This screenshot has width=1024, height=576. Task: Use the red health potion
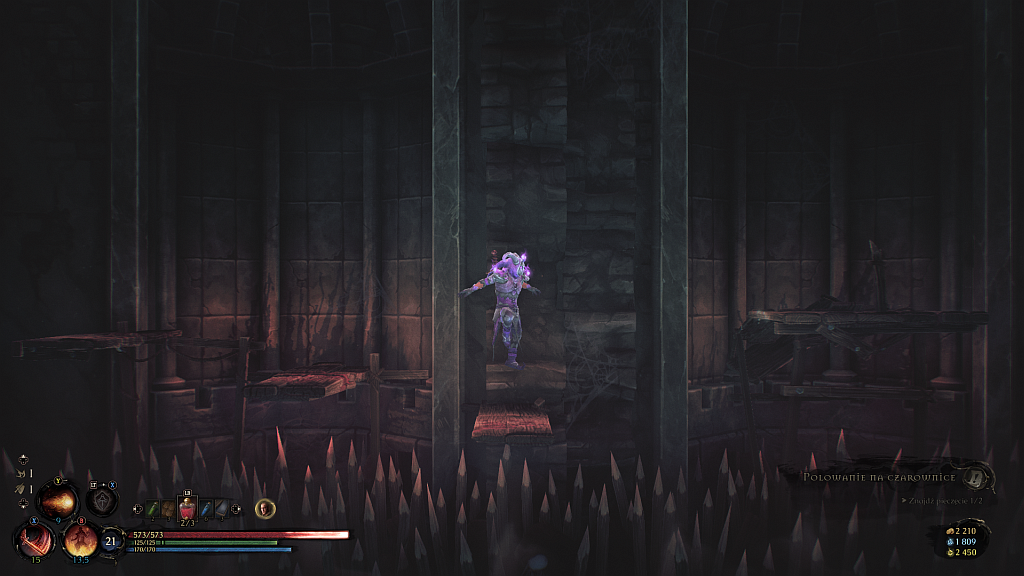coord(187,510)
